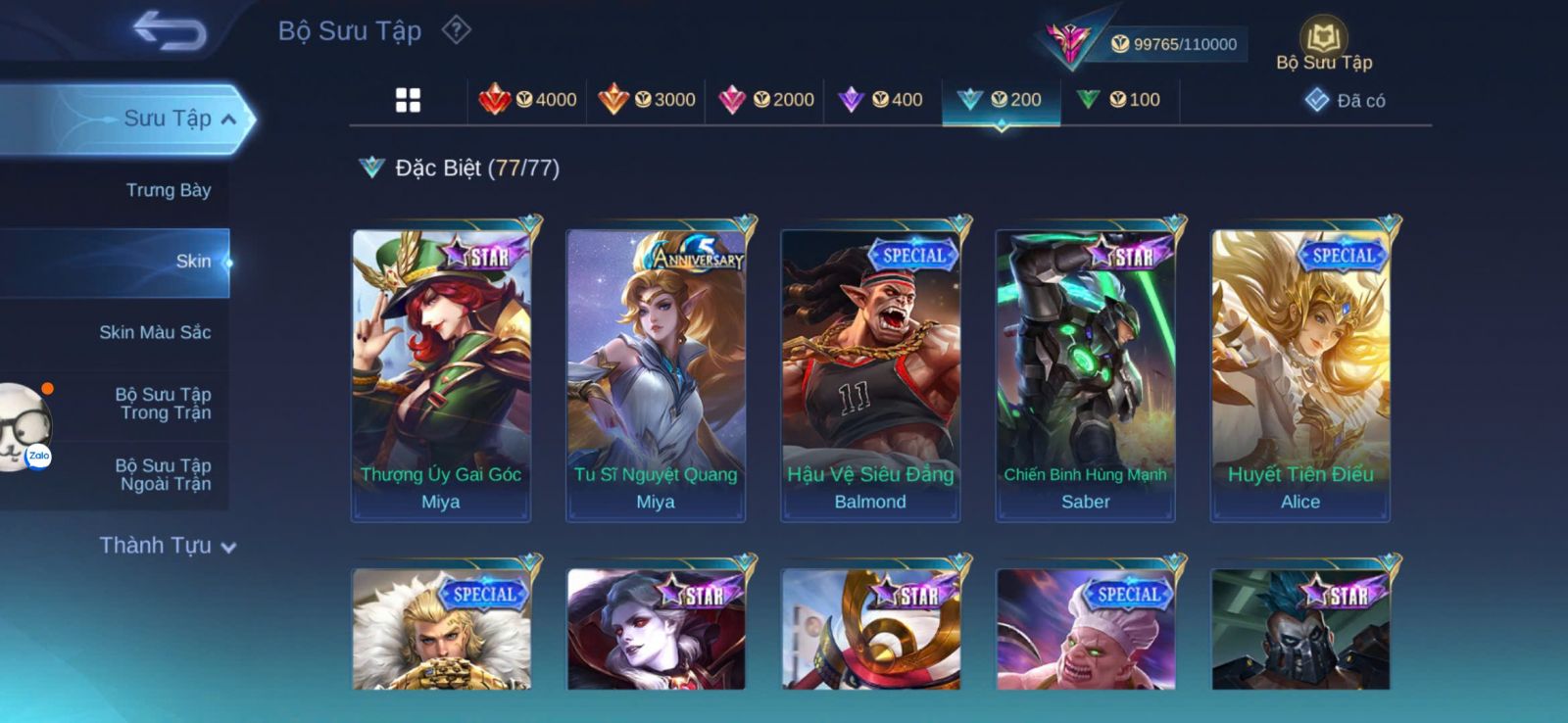The width and height of the screenshot is (1568, 723).
Task: Toggle the Đã có owned filter
Action: click(x=1345, y=100)
